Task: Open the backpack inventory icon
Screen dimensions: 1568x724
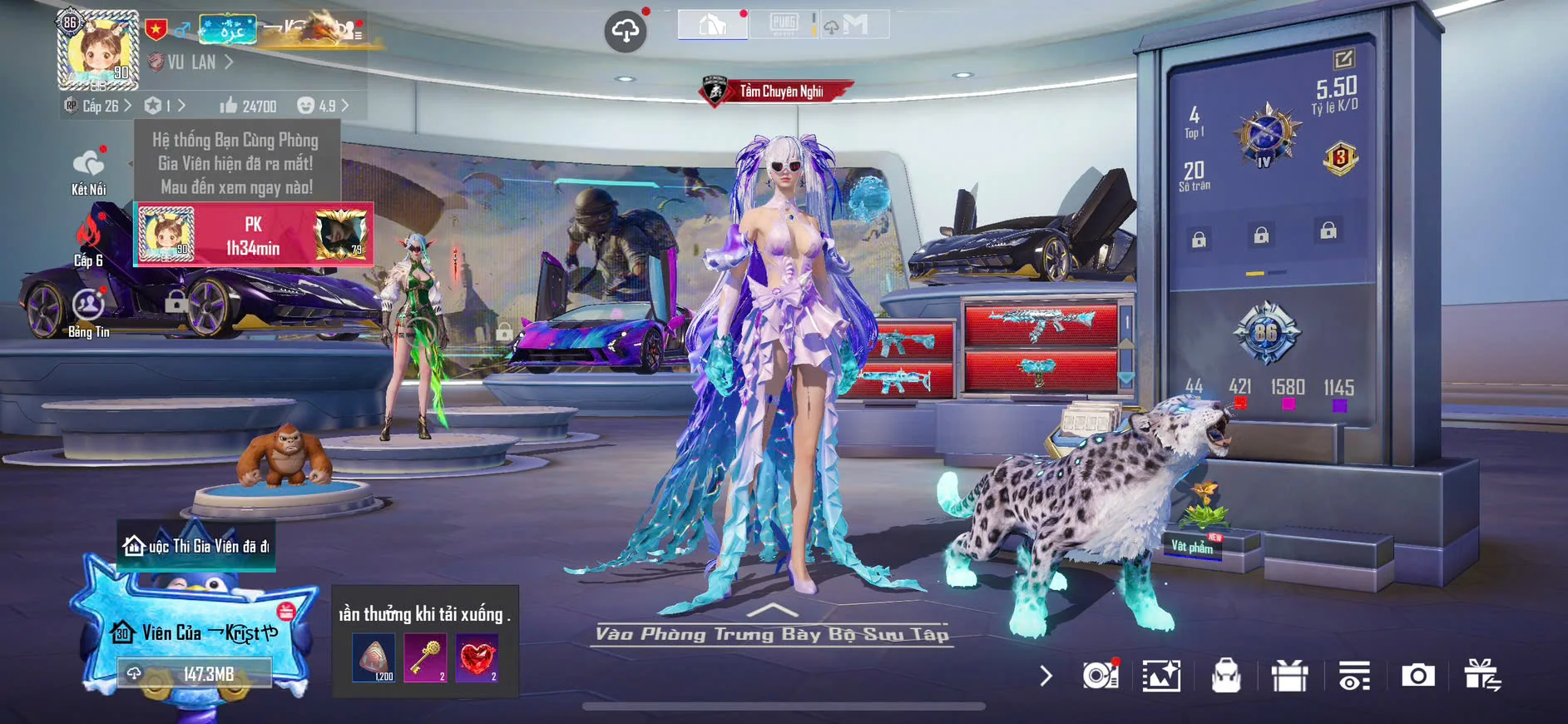Action: pos(1226,676)
